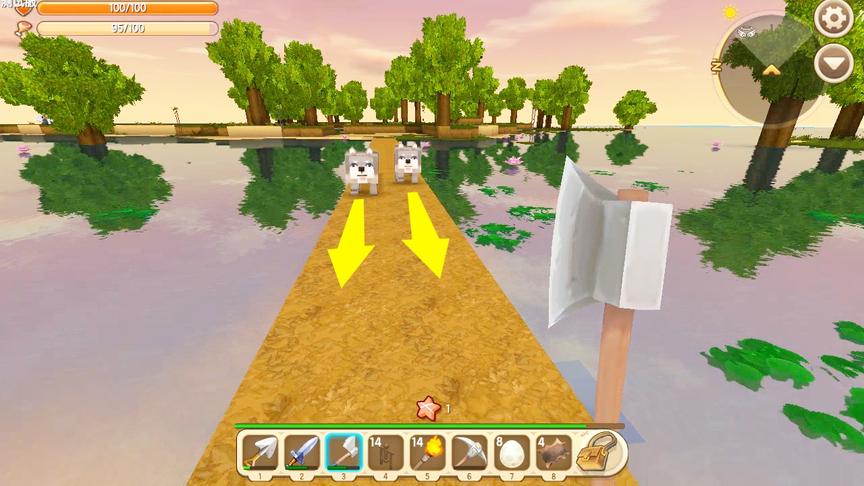Select the highlighted stone axe slot
The image size is (864, 486).
click(344, 453)
